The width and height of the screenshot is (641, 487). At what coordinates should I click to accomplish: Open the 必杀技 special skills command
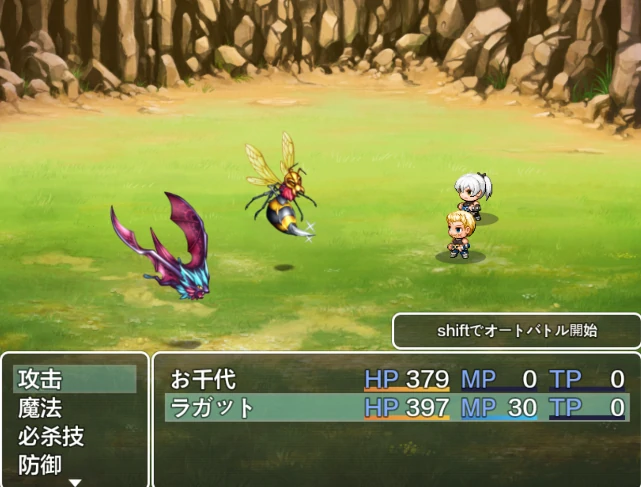74,437
